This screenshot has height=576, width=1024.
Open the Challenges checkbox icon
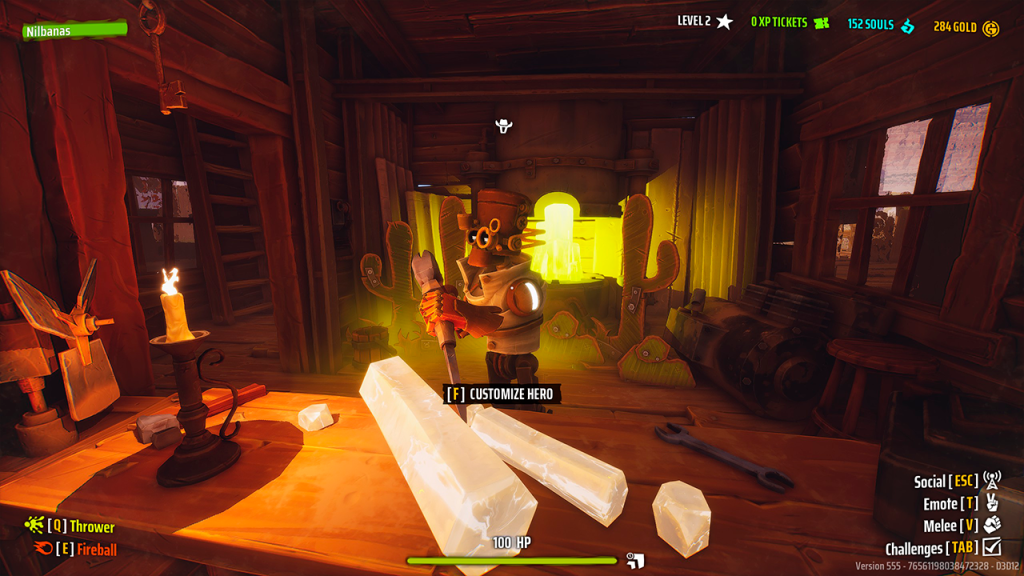click(991, 547)
